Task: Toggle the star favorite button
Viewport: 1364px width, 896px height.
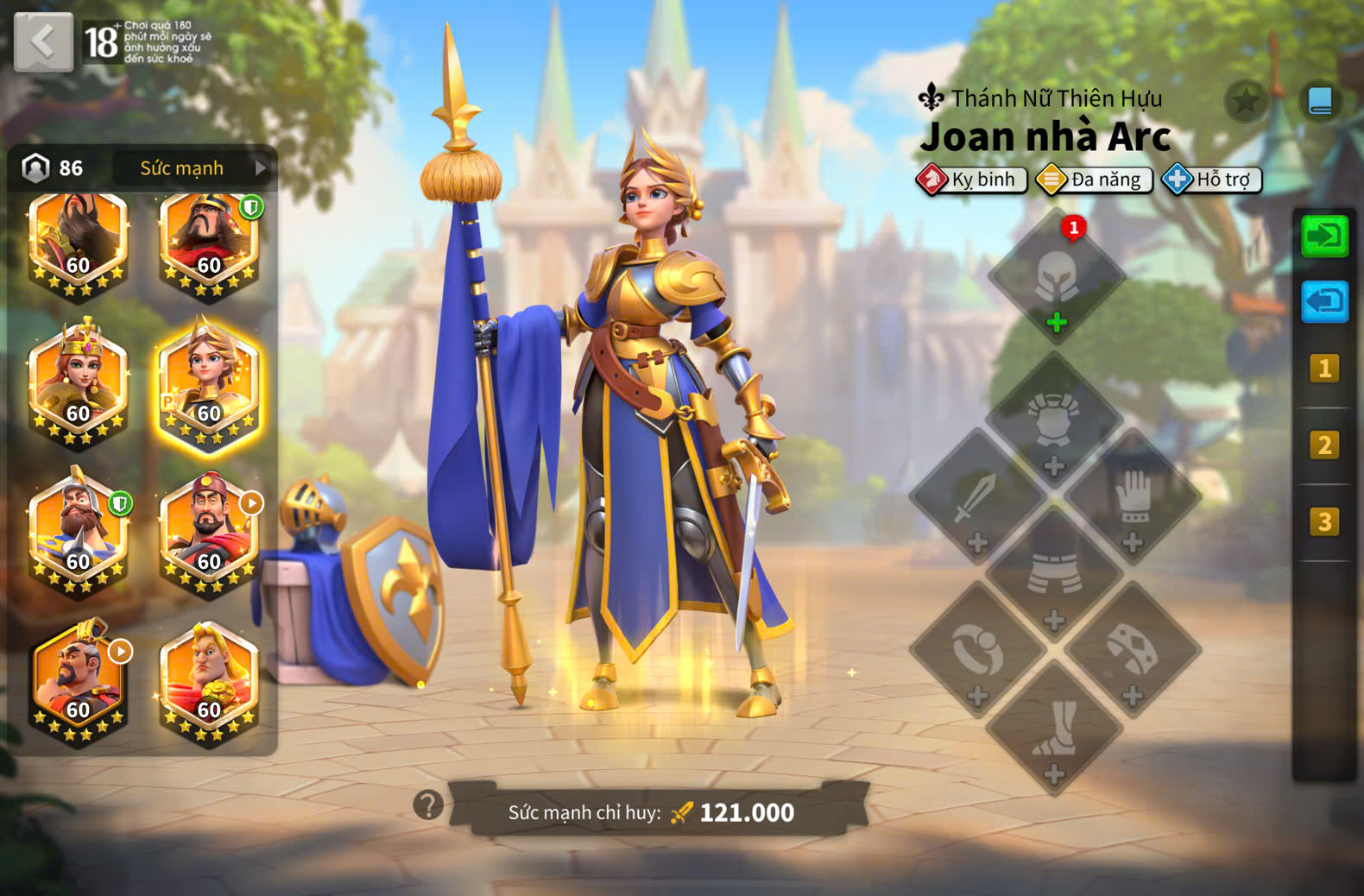Action: [x=1246, y=102]
